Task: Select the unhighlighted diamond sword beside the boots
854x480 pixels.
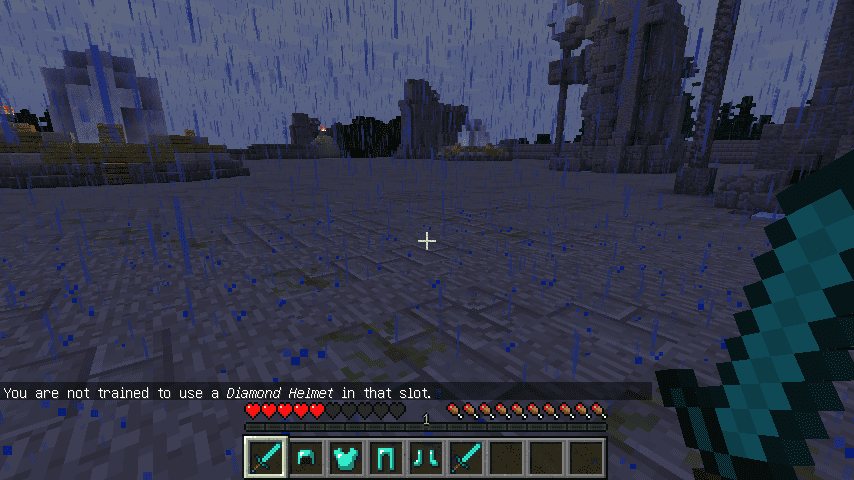Action: tap(466, 457)
